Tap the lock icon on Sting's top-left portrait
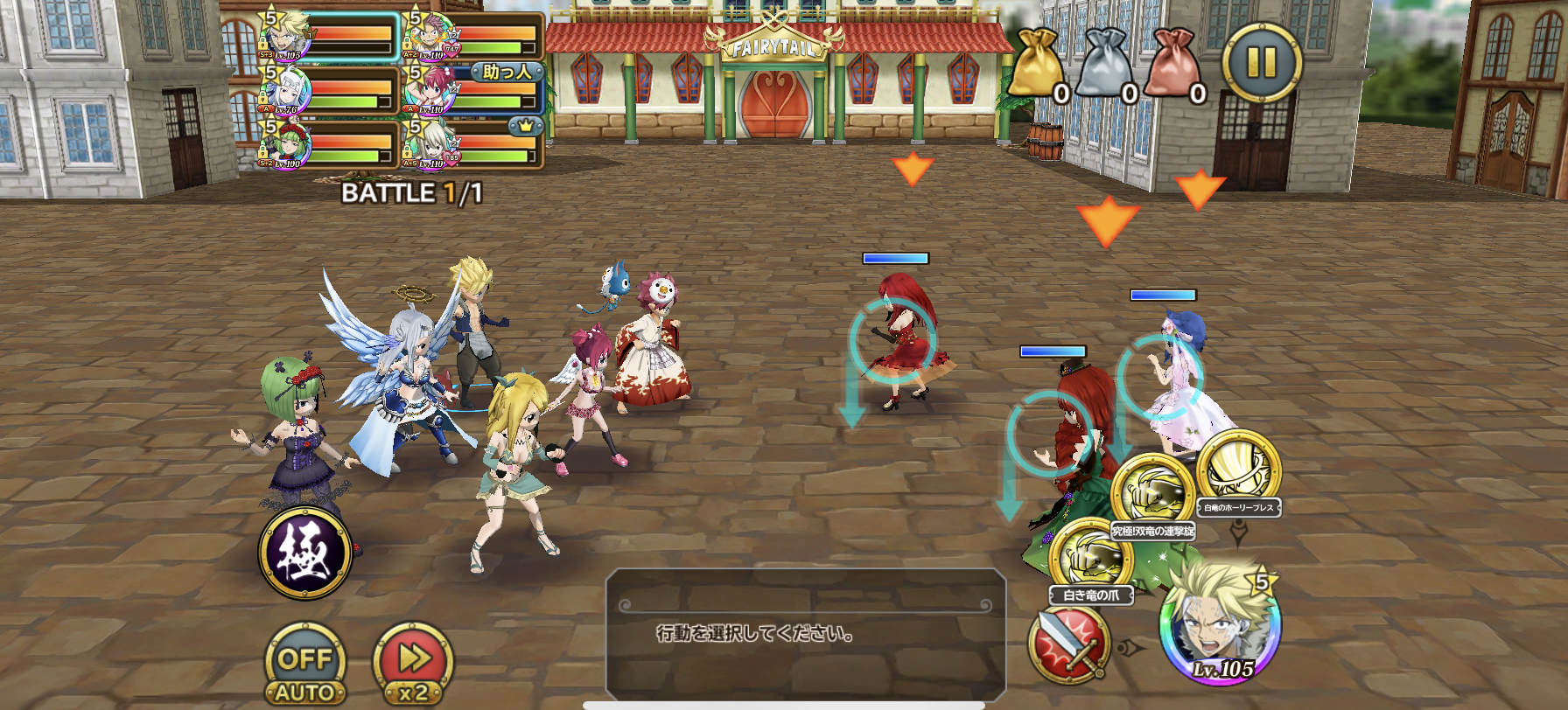Viewport: 1568px width, 710px height. [262, 44]
